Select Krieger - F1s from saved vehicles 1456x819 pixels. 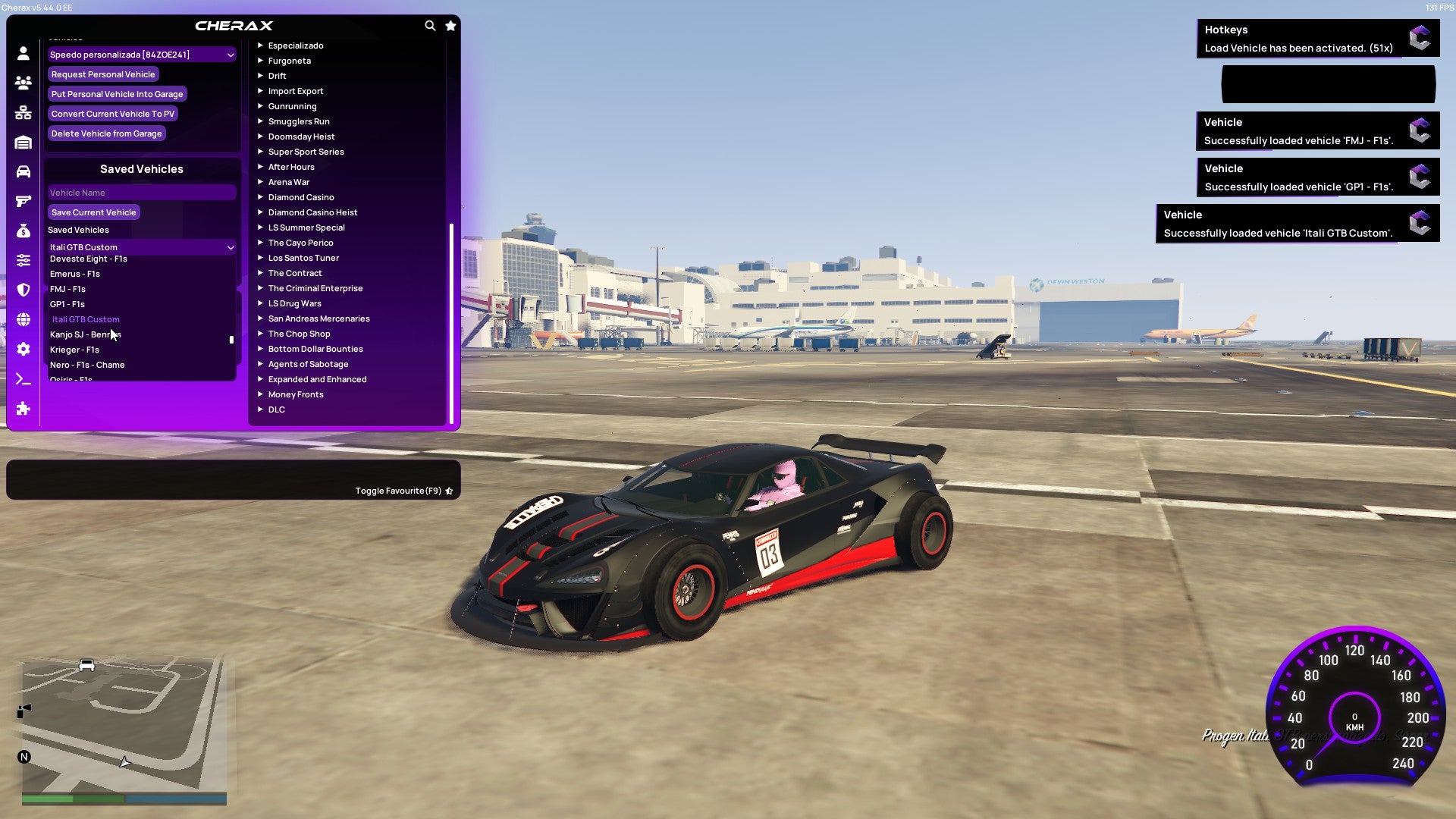[x=74, y=350]
